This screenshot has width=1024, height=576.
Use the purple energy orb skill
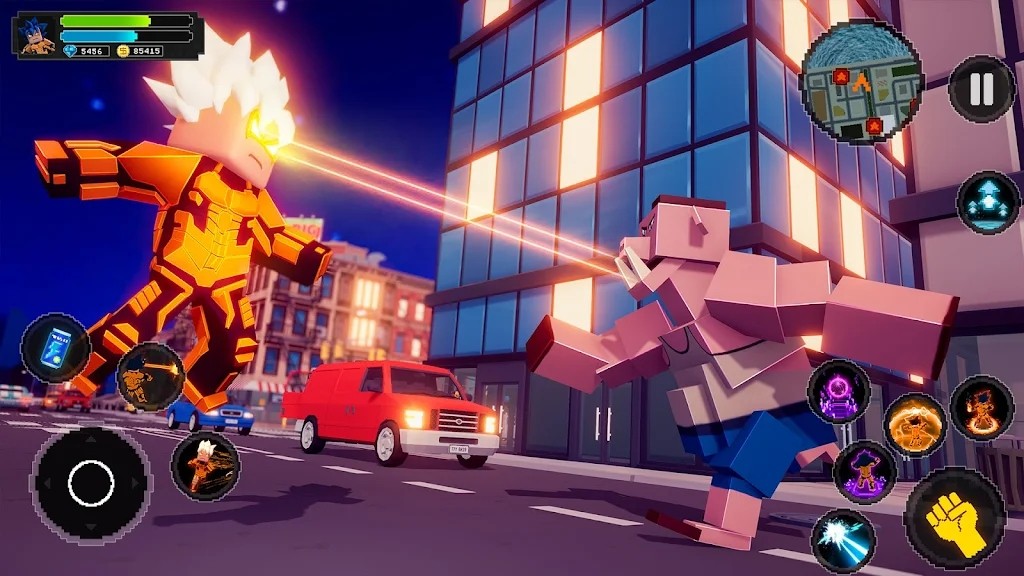(x=838, y=392)
